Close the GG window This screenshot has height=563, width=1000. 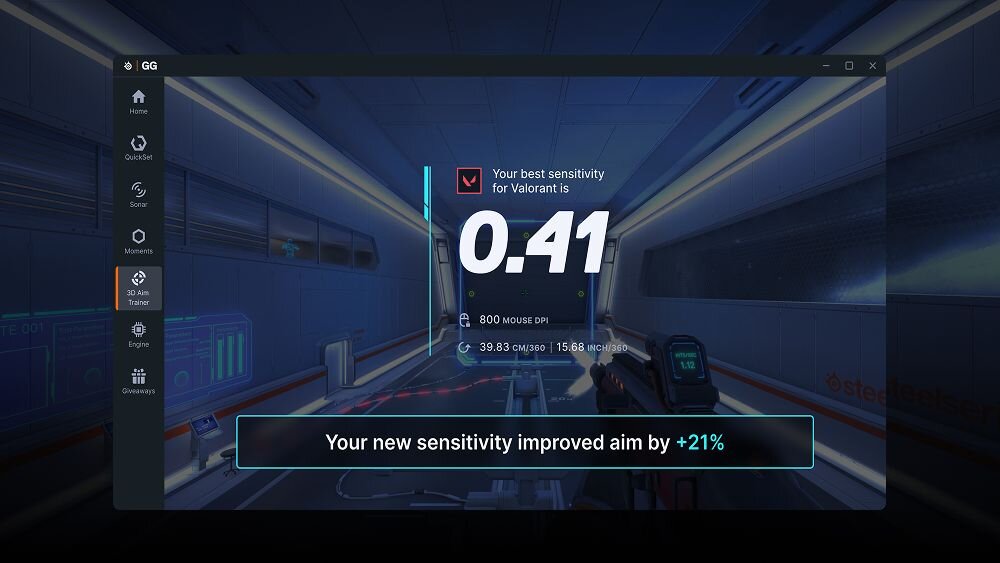pyautogui.click(x=873, y=66)
